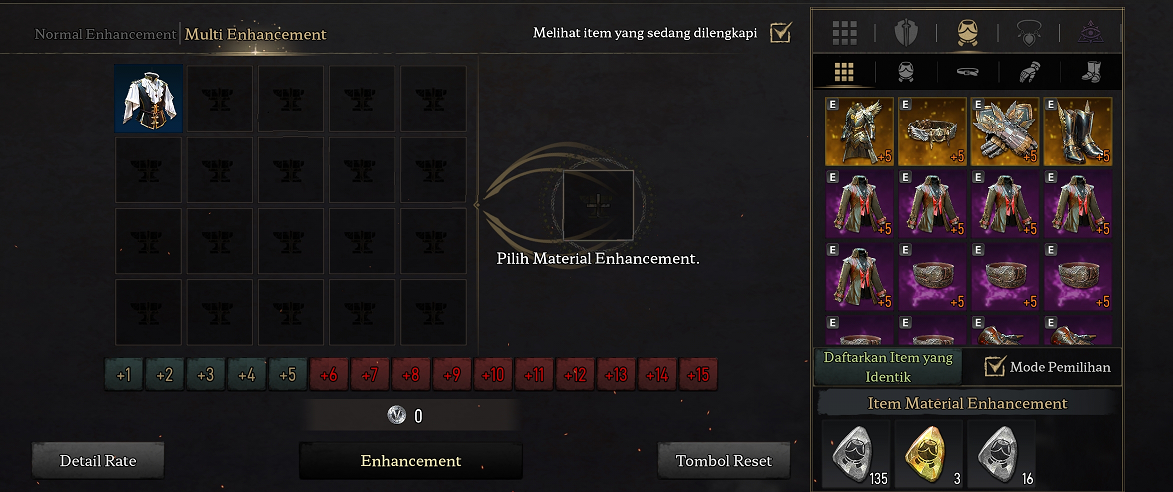Open the Detail Rate panel
This screenshot has height=492, width=1173.
(98, 461)
